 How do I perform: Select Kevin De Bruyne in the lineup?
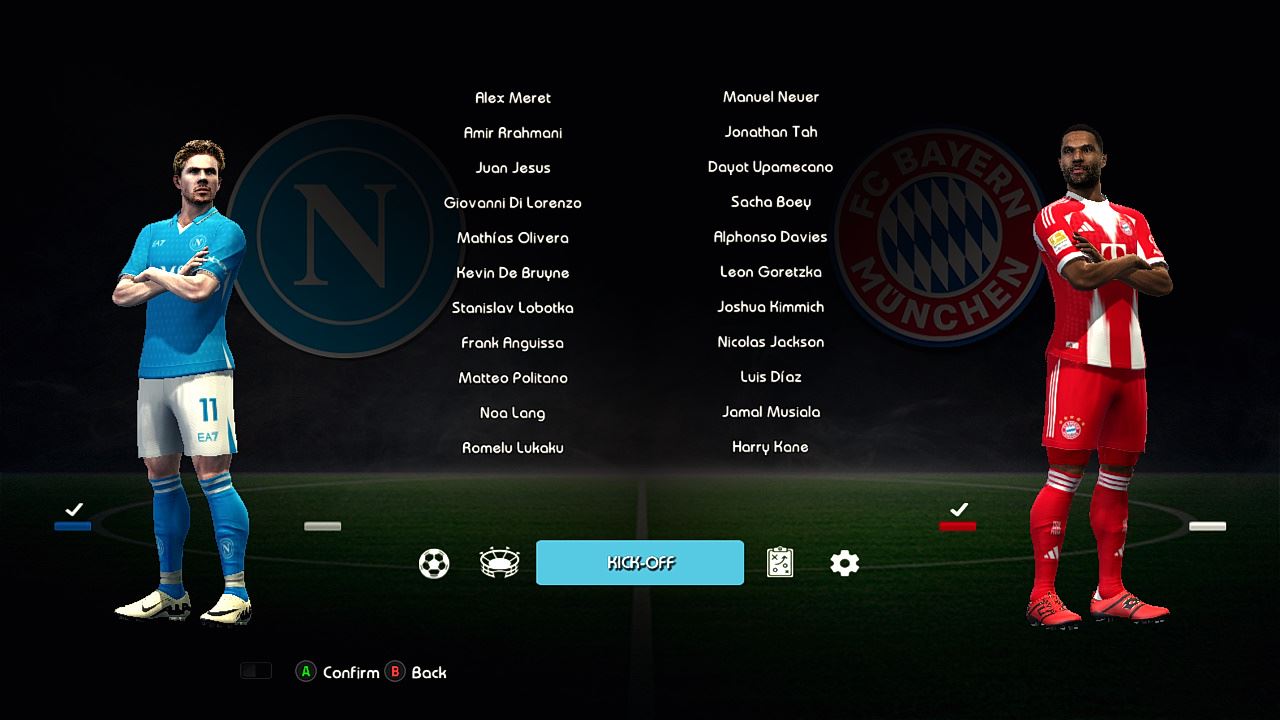coord(513,273)
